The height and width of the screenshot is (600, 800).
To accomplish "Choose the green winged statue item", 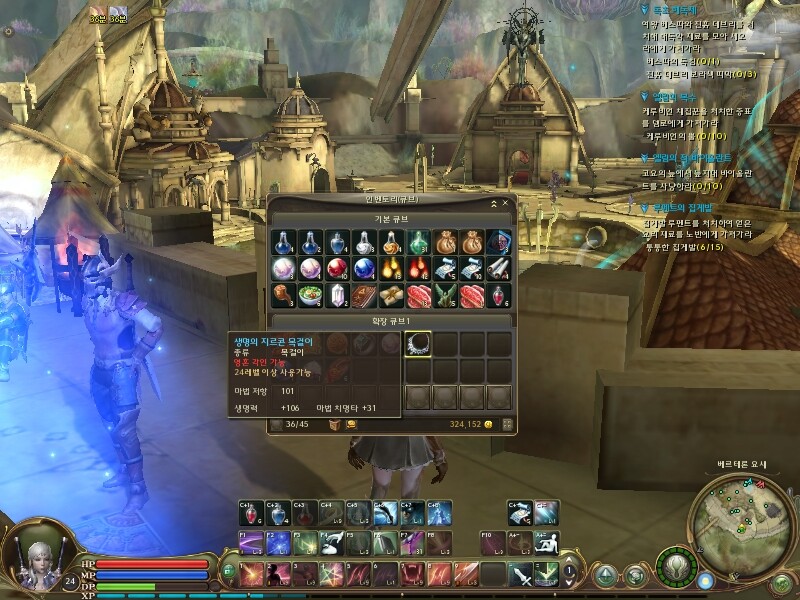I will pos(445,296).
